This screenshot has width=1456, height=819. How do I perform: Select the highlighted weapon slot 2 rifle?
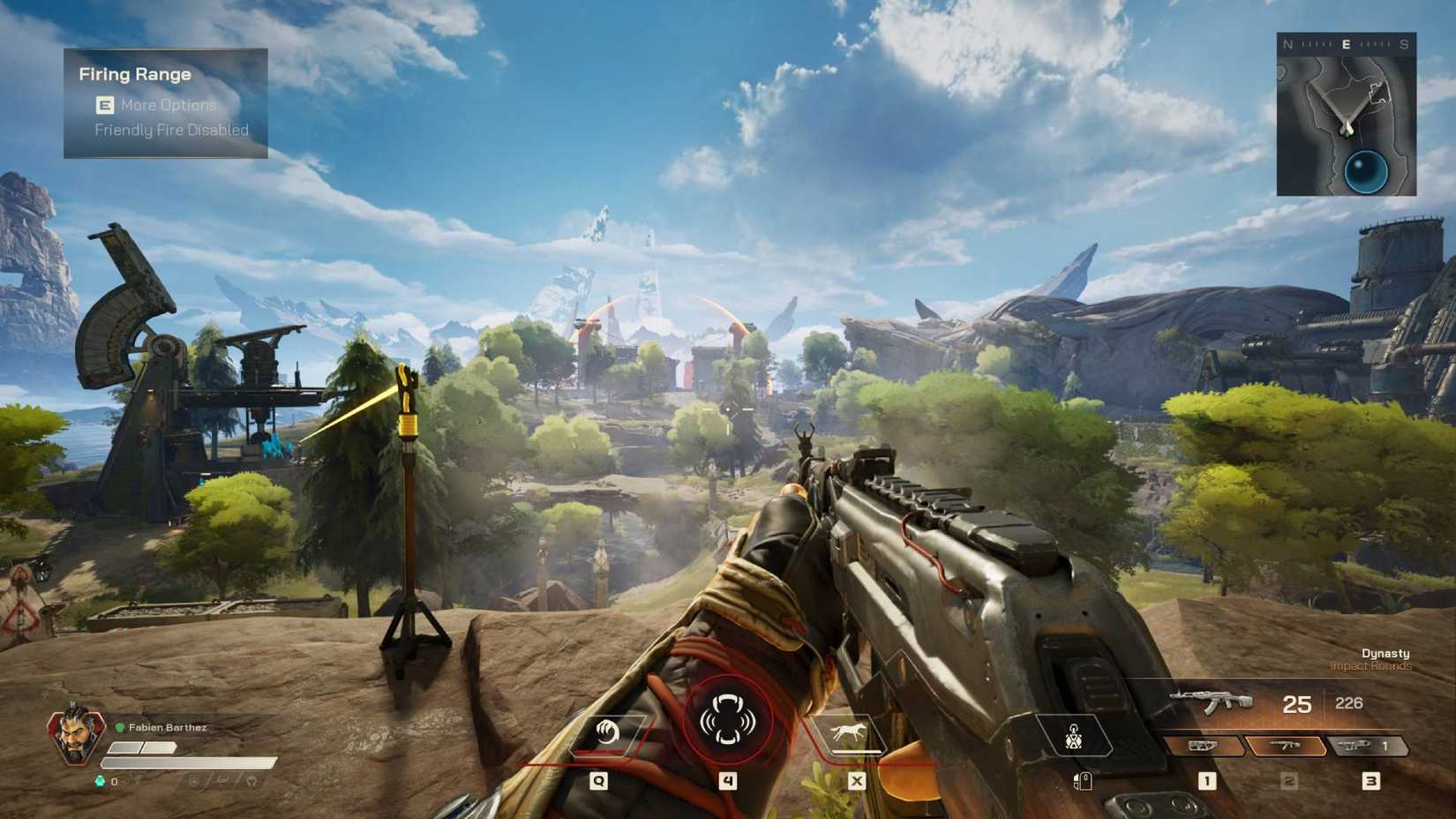coord(1287,746)
